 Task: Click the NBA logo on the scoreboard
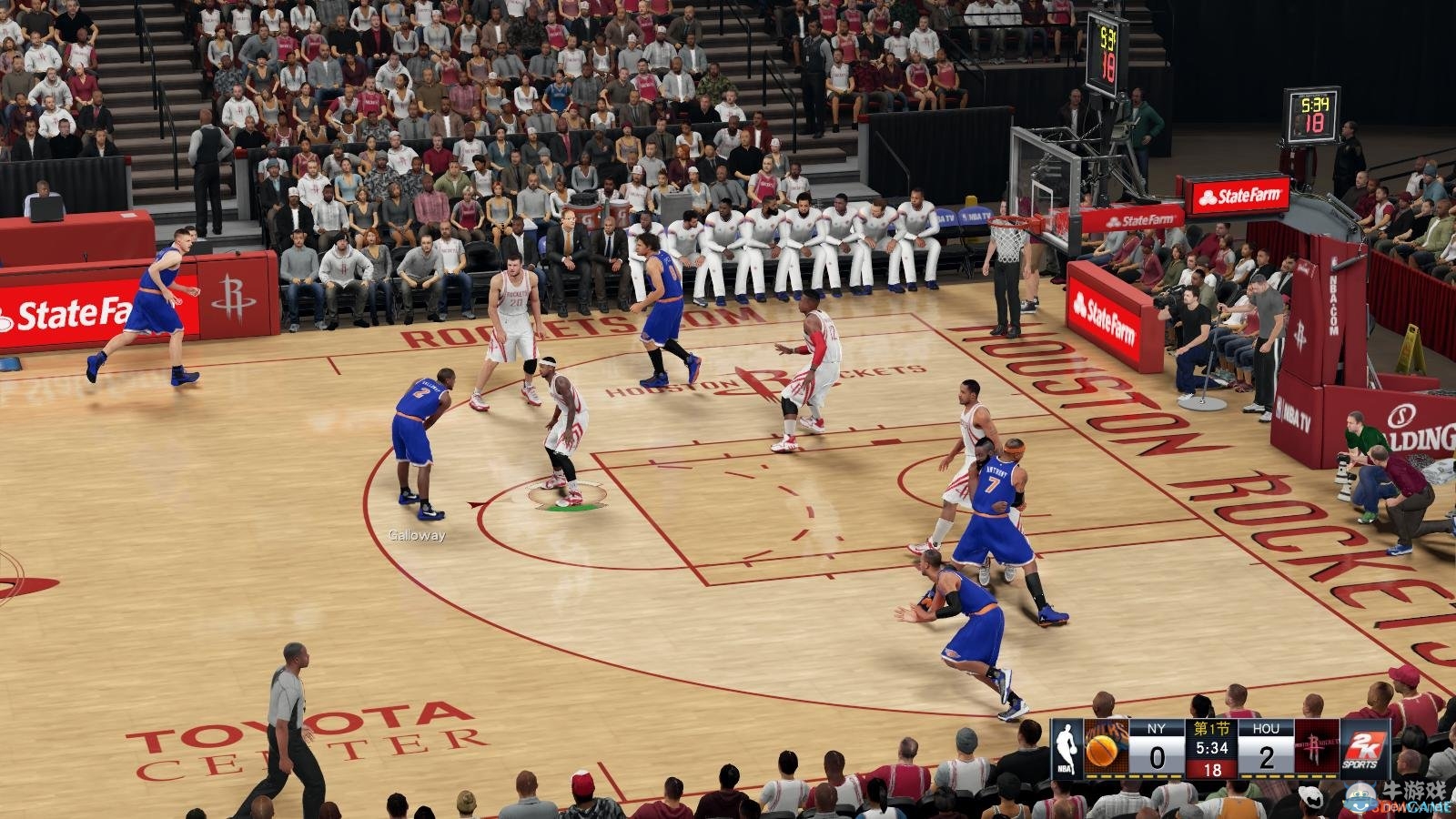click(1066, 748)
